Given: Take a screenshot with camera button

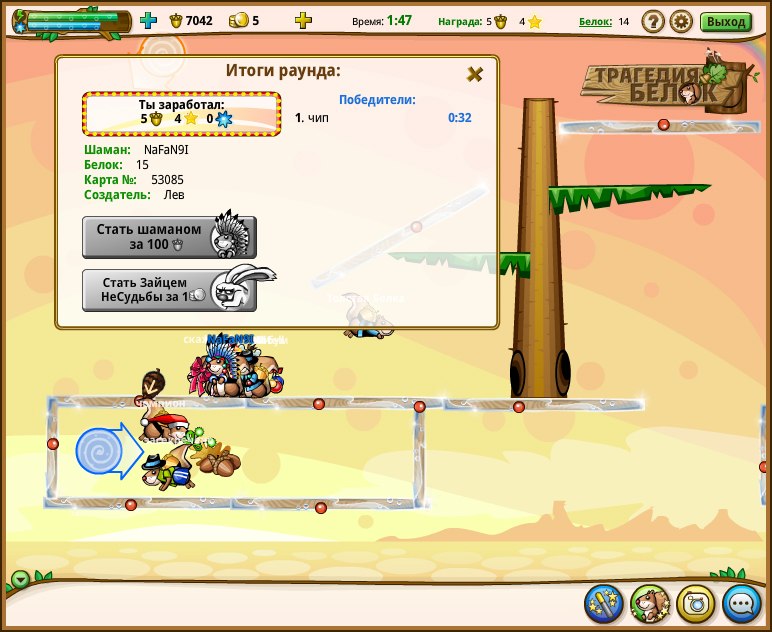Looking at the screenshot, I should pos(696,603).
